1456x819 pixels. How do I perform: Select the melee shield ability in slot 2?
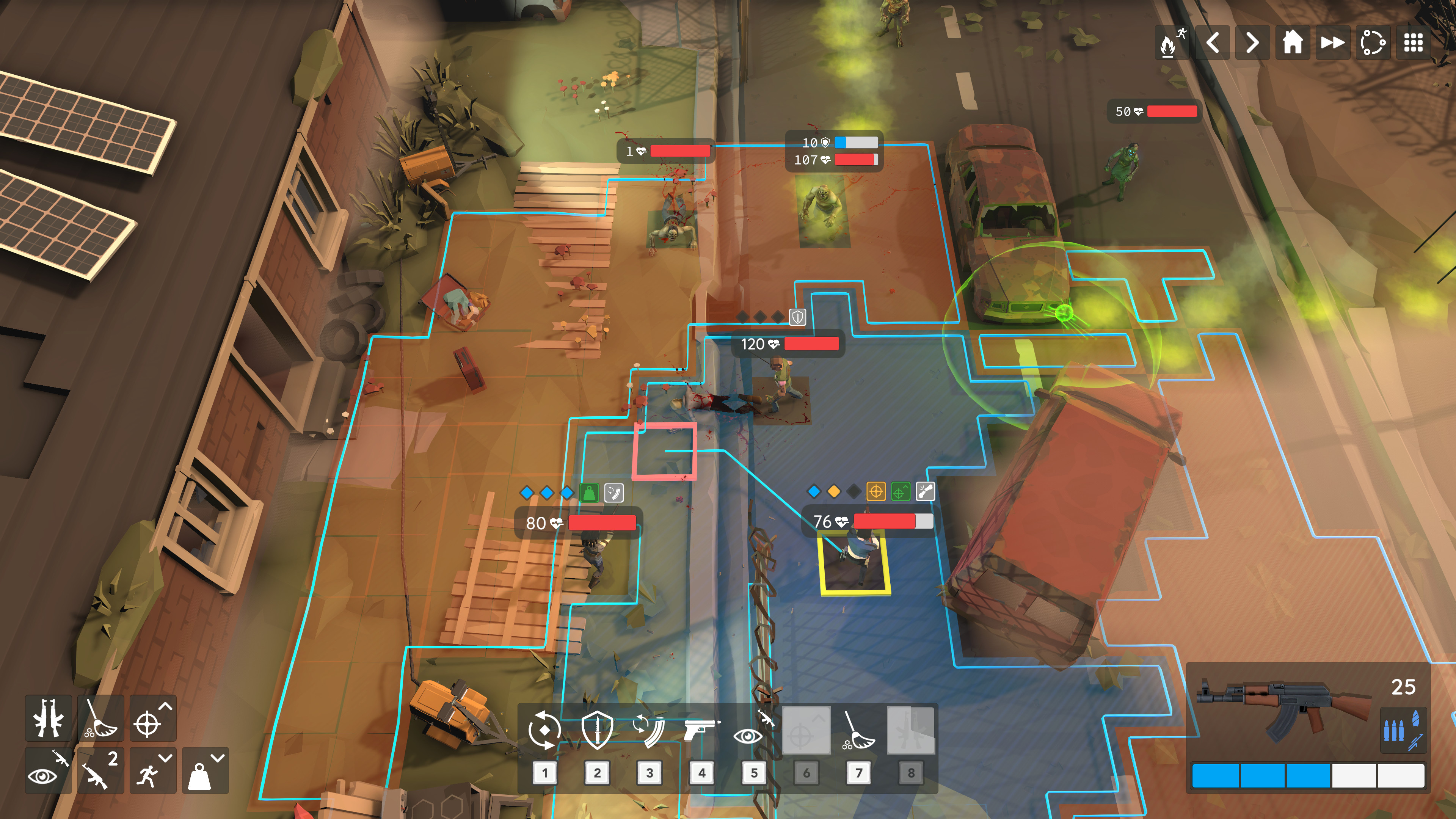596,729
